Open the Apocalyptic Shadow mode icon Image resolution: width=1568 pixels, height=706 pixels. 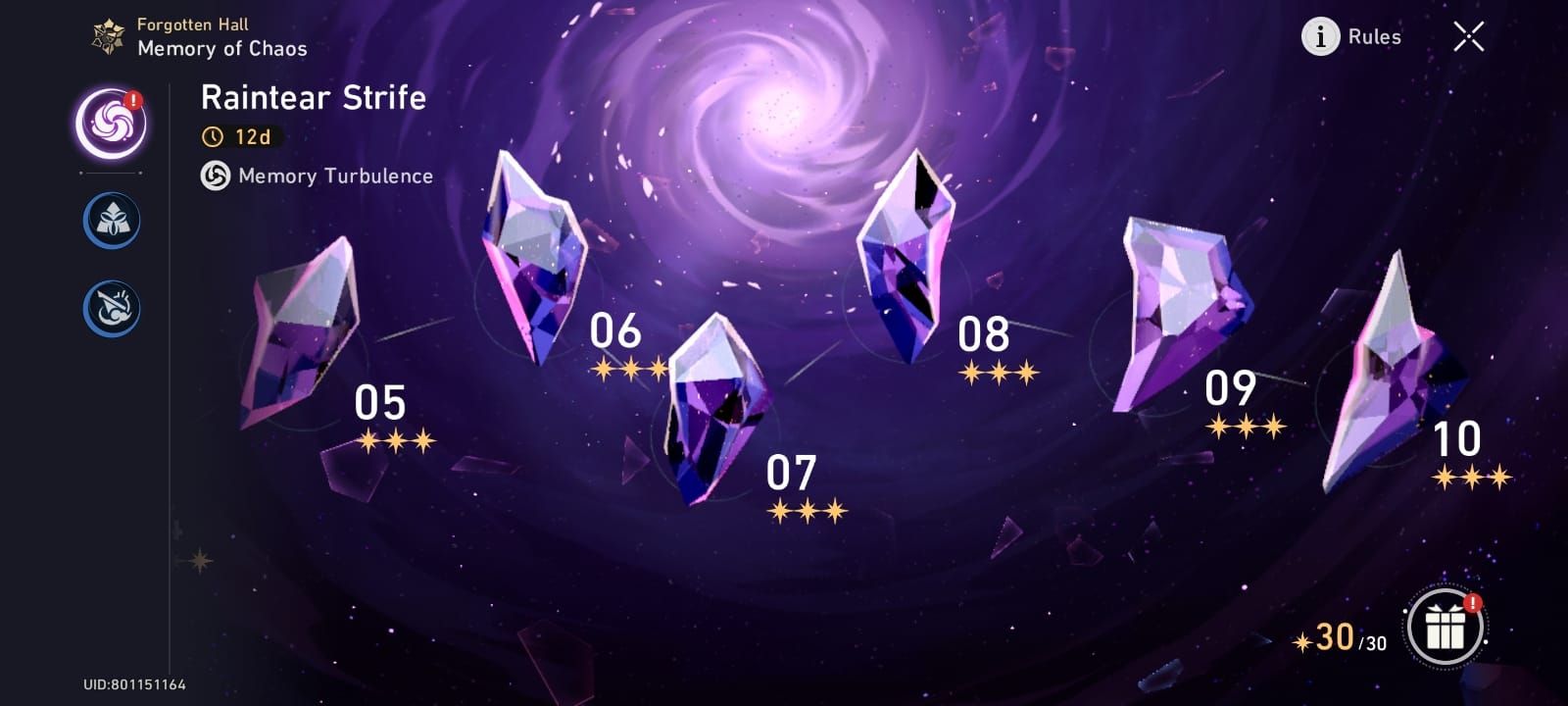(111, 307)
